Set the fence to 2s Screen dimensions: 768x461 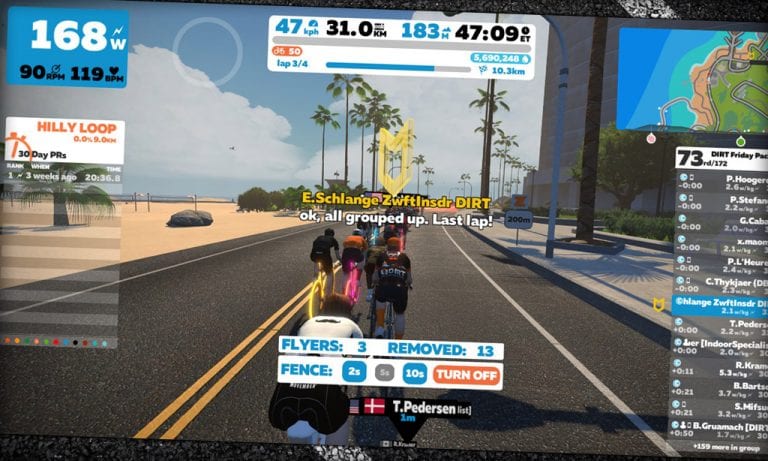pyautogui.click(x=355, y=372)
